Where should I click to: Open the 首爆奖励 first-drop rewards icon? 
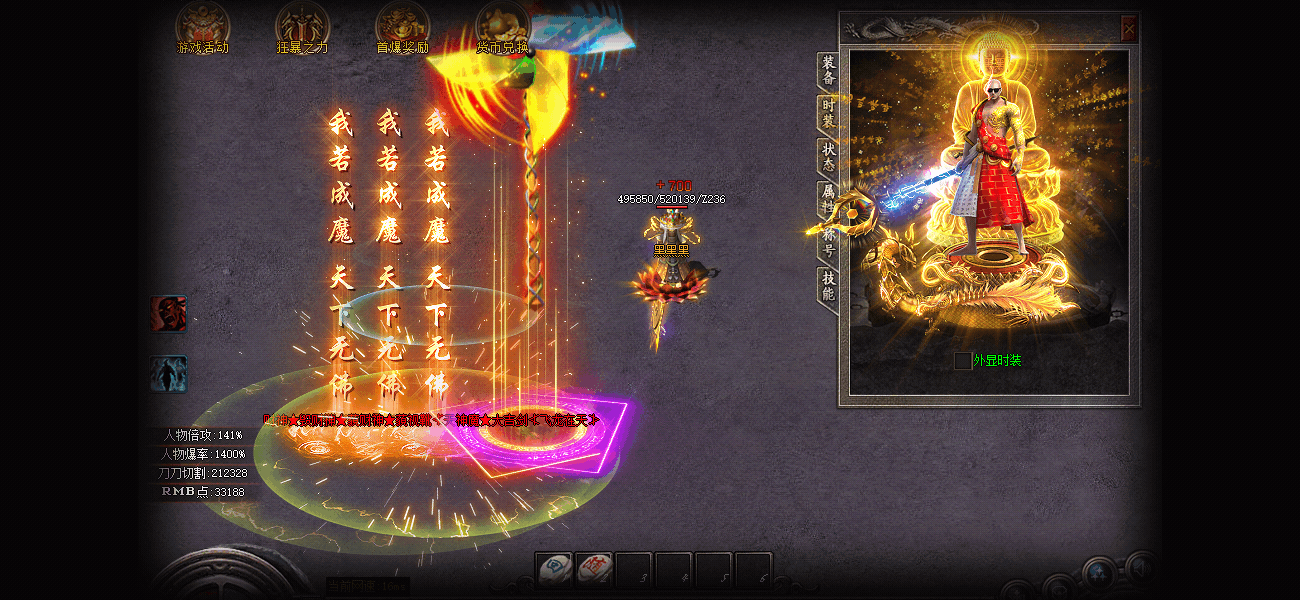coord(402,27)
